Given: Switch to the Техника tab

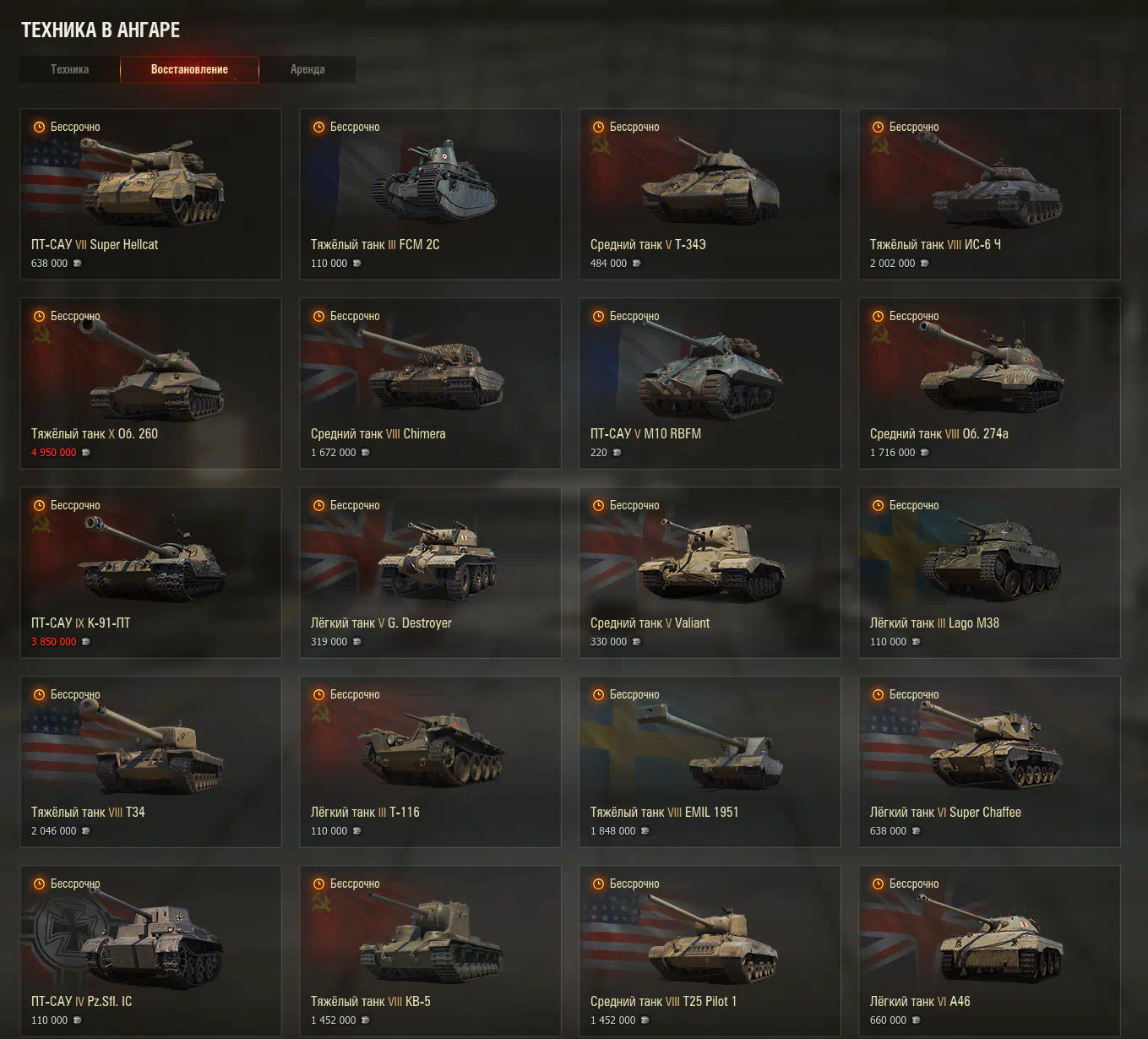Looking at the screenshot, I should pos(69,69).
